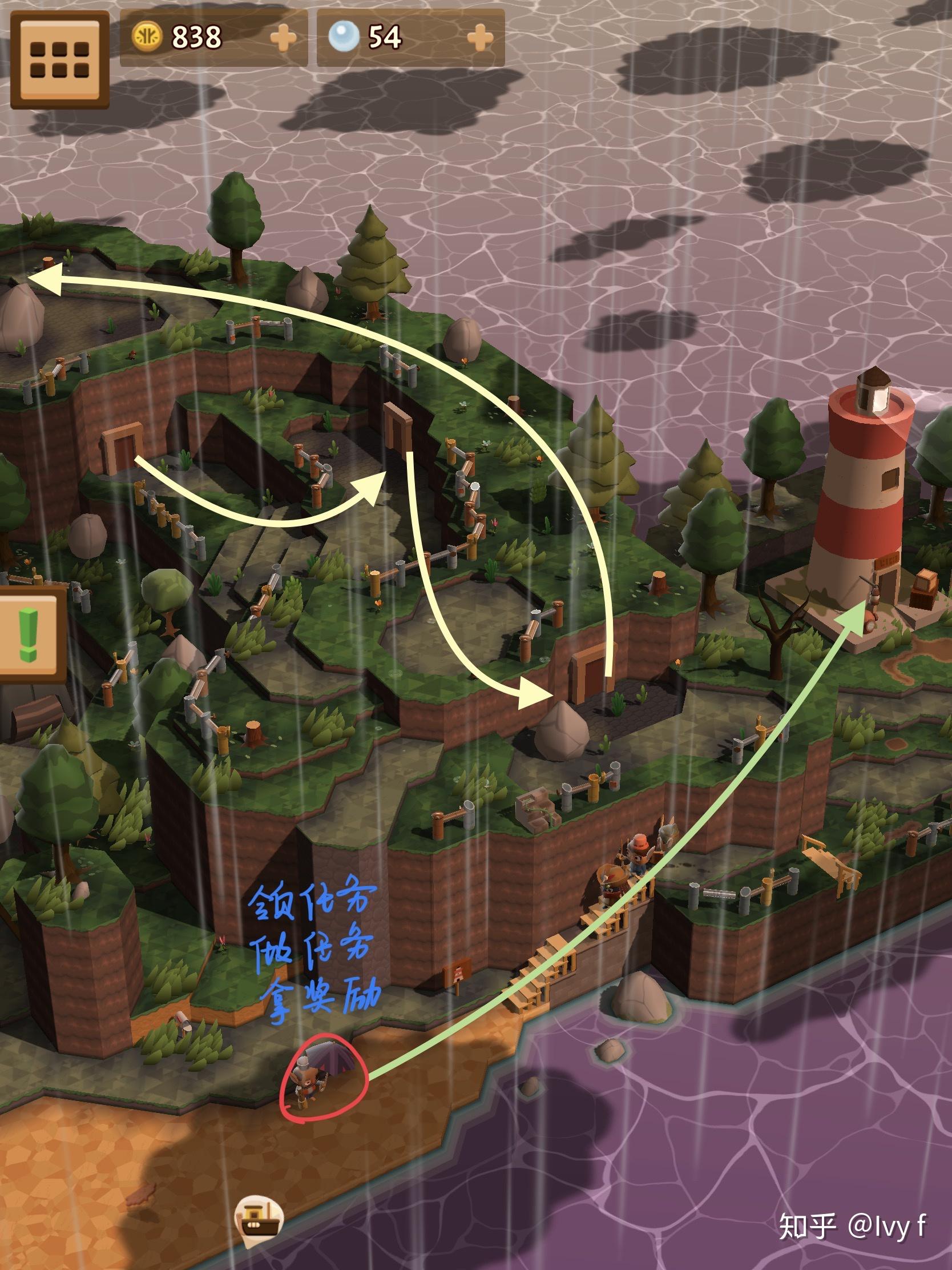Screen dimensions: 952x1270
Task: Add more gold coins with plus button
Action: (284, 38)
